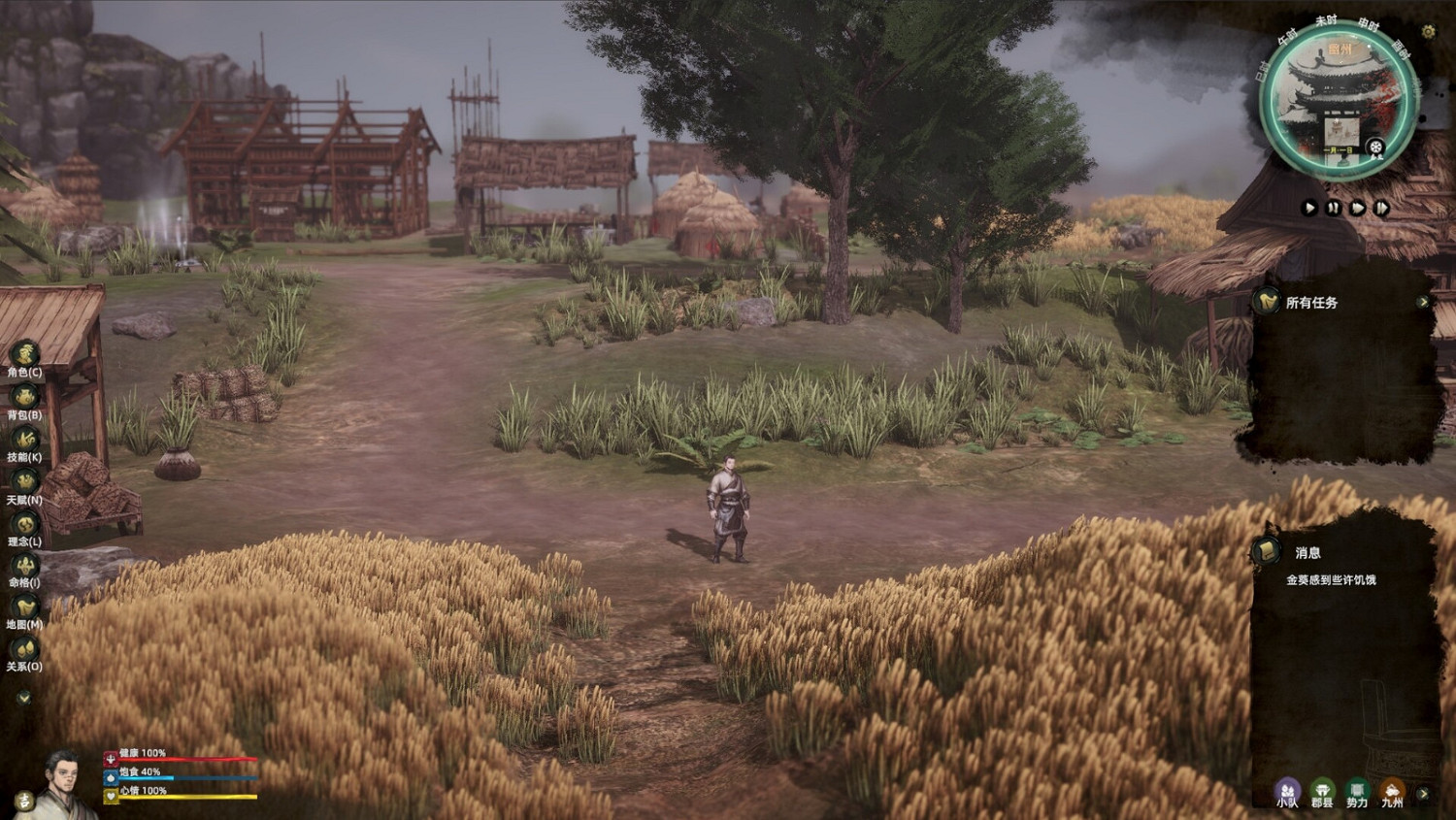Open the 角色 (Character) panel

click(26, 352)
